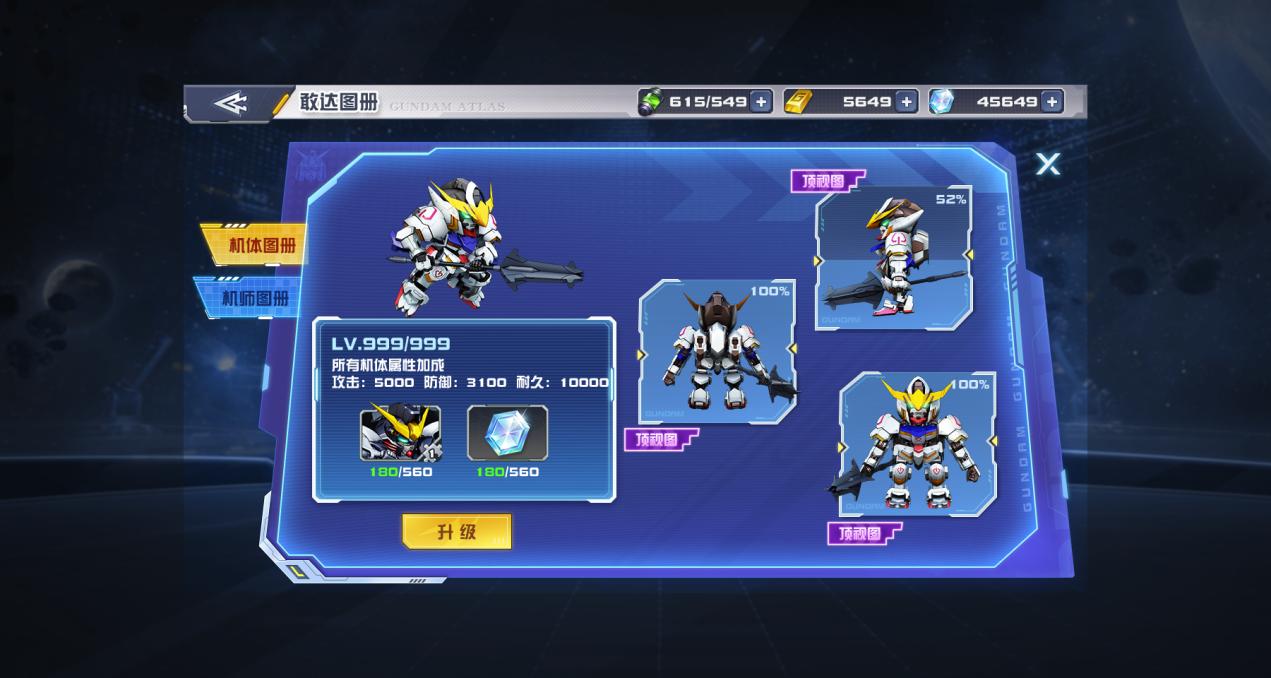Add gold bars using plus button

tap(906, 102)
